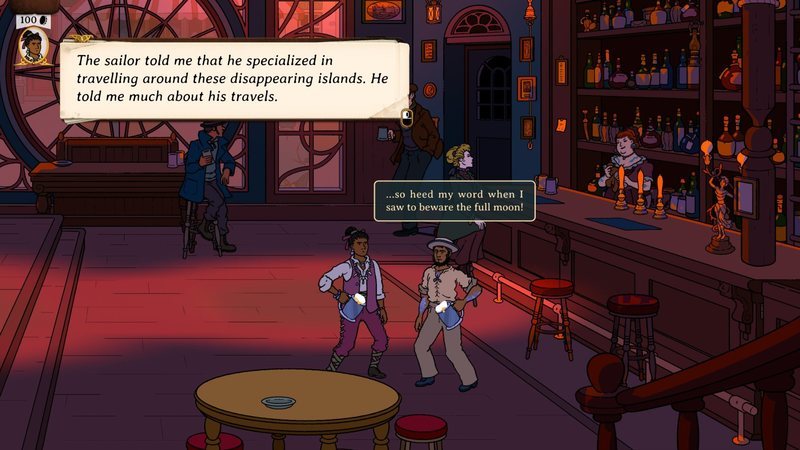
Task: Click the mouse continue icon on the narration box
Action: click(x=406, y=117)
